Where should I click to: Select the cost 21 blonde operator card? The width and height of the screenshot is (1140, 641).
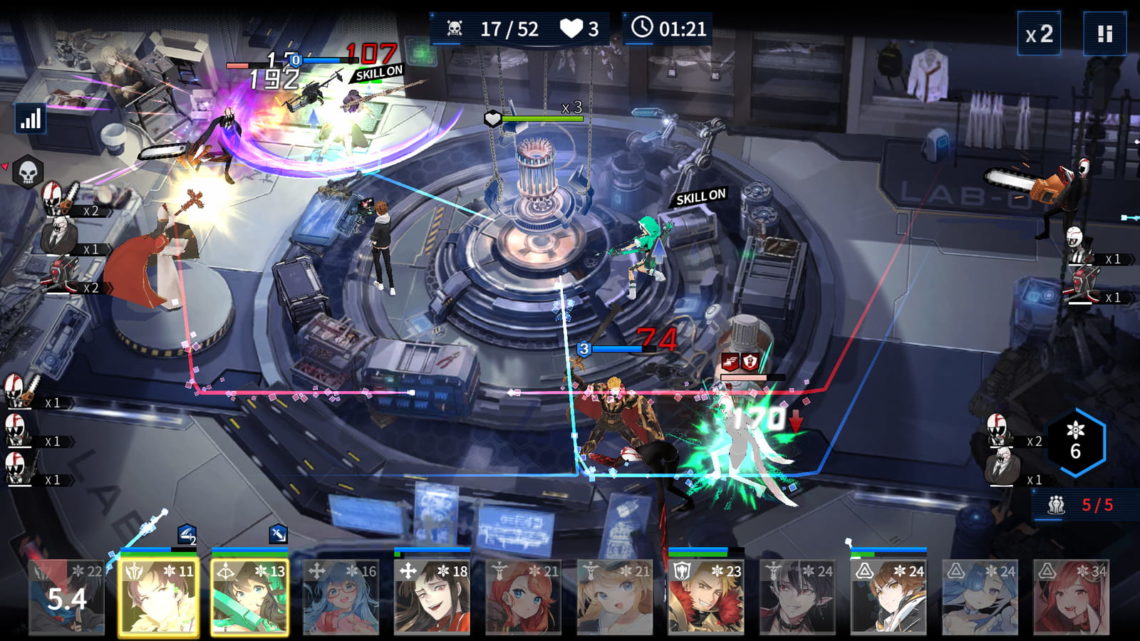coord(615,596)
